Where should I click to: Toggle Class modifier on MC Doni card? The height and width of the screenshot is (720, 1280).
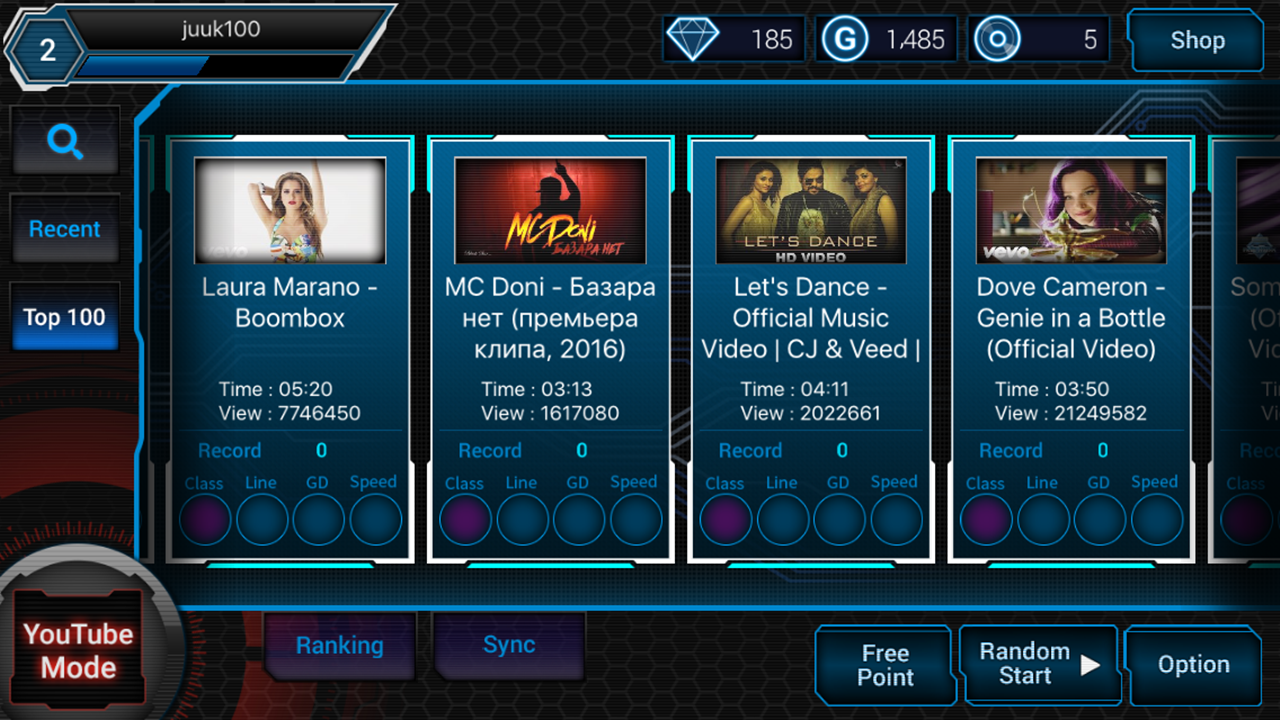pos(465,519)
